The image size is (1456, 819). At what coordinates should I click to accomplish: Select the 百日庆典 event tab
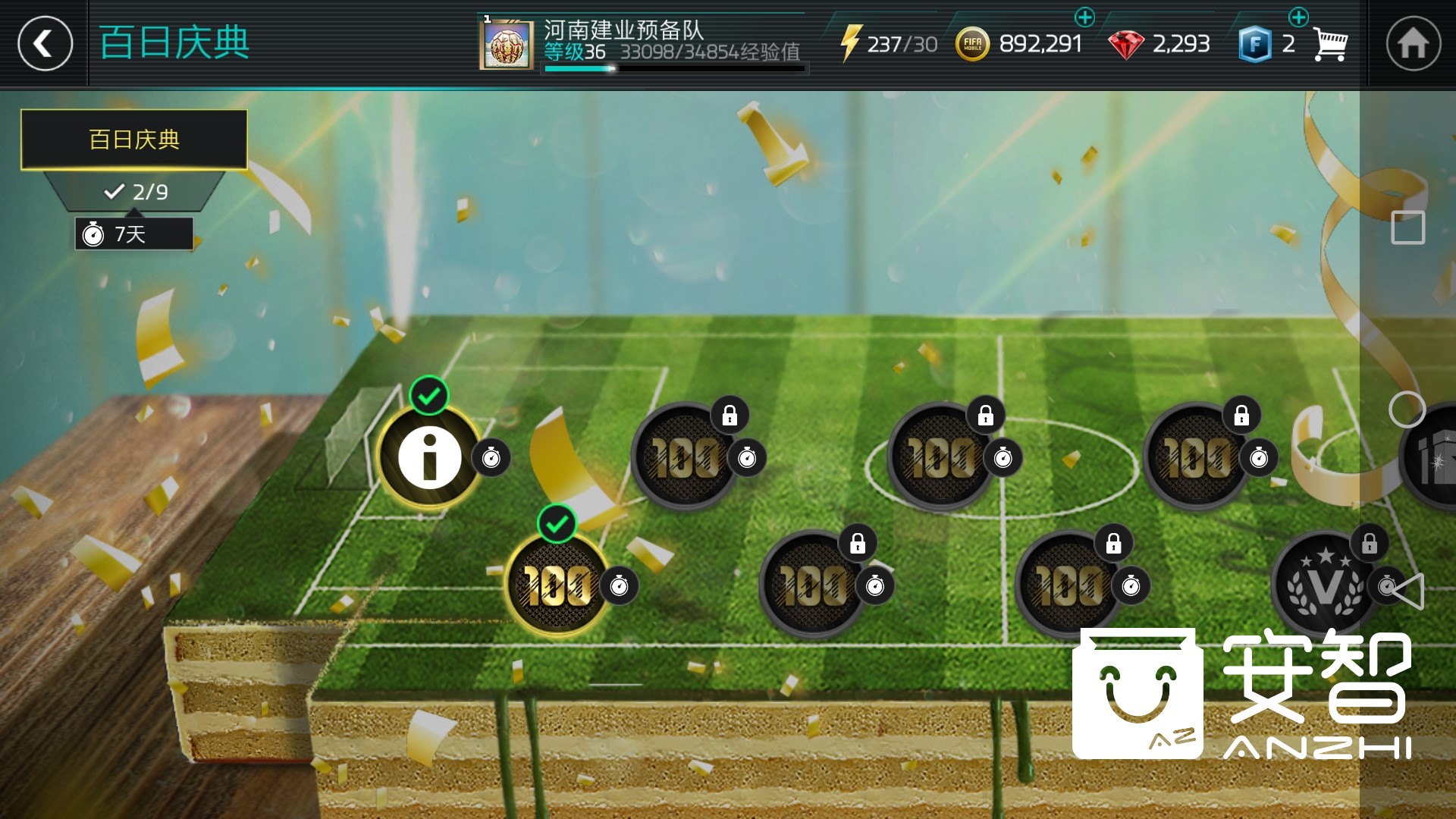coord(133,139)
